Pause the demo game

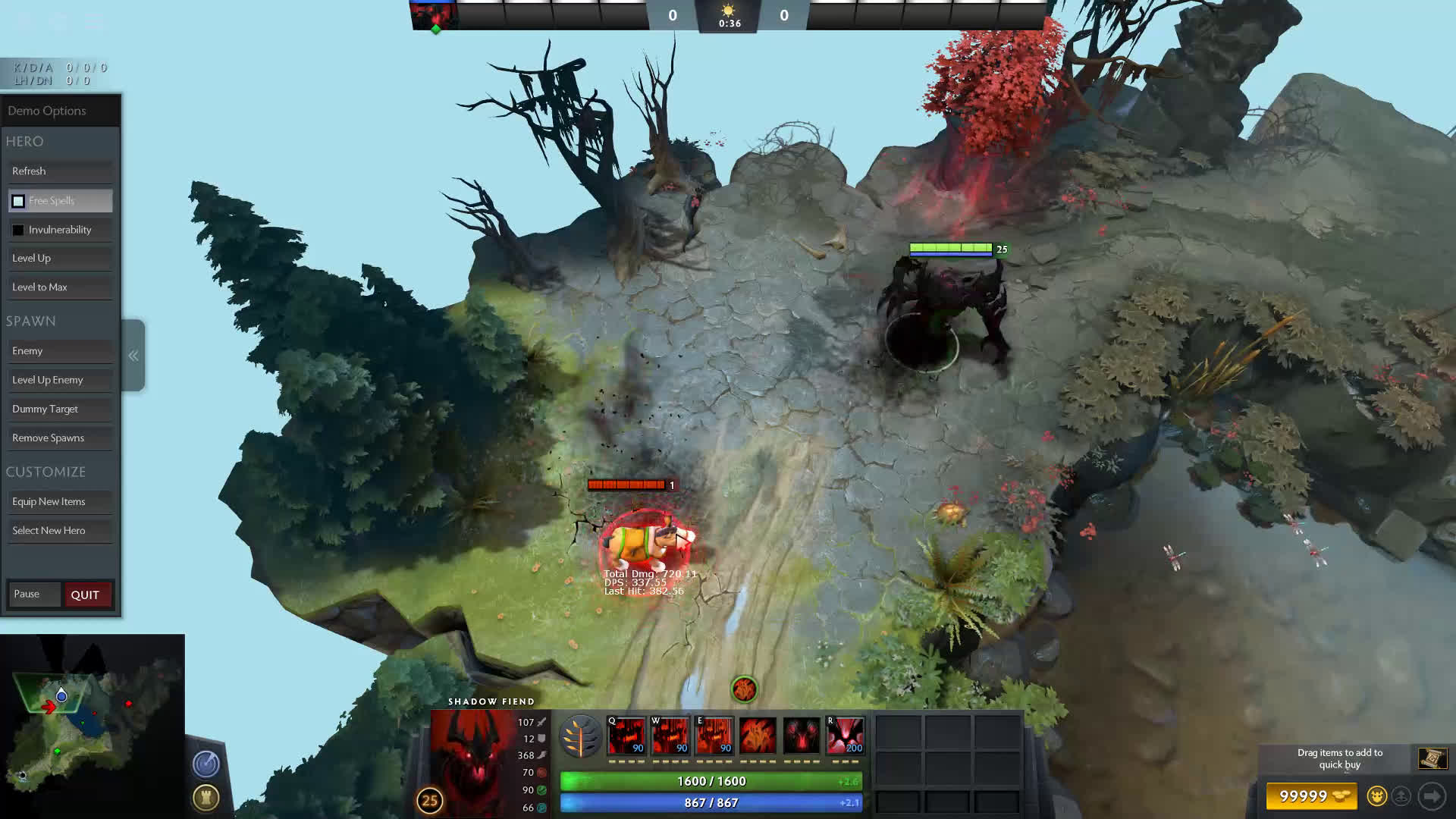pos(33,595)
